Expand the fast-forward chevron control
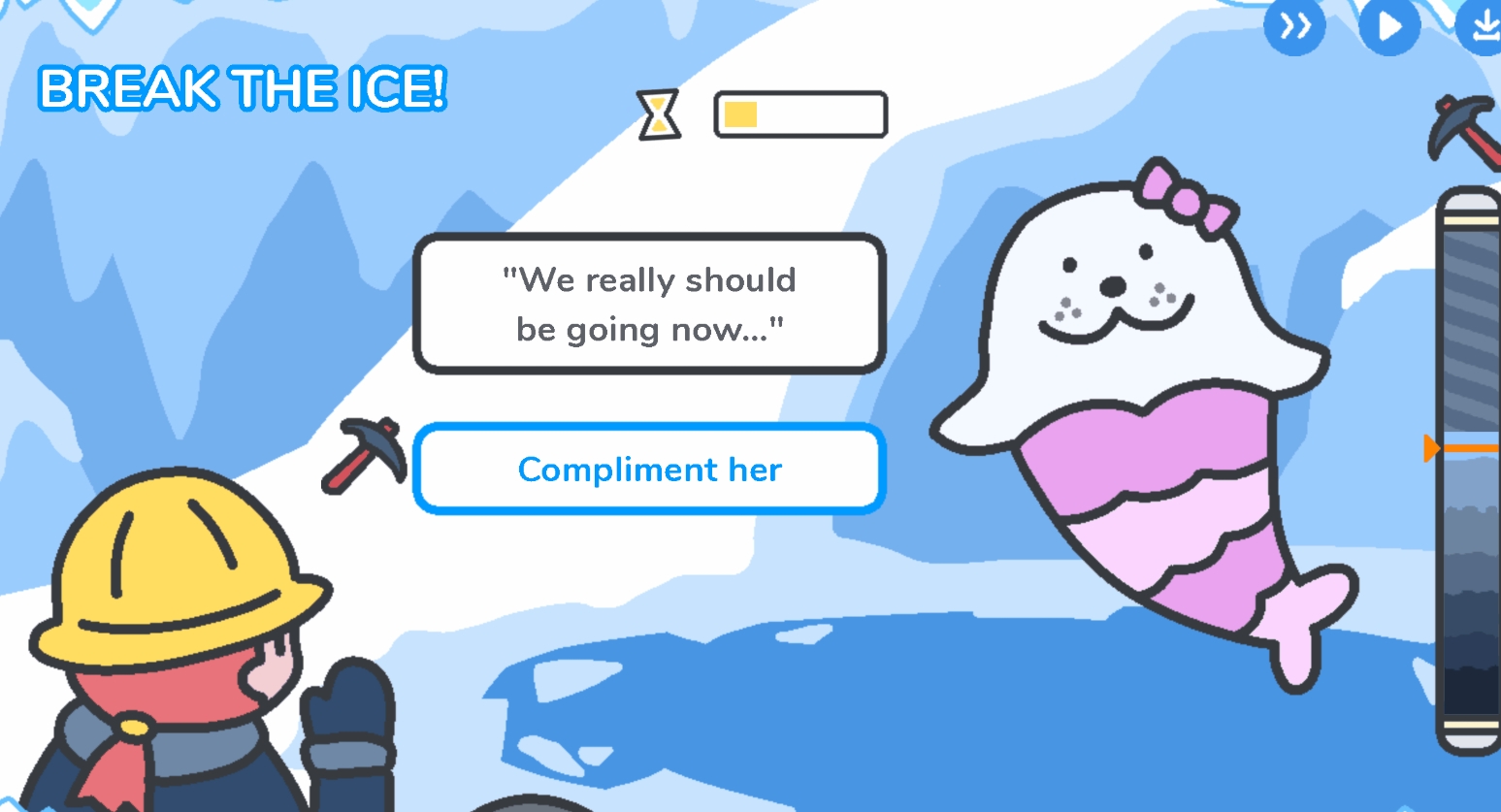Viewport: 1501px width, 812px height. (x=1295, y=26)
